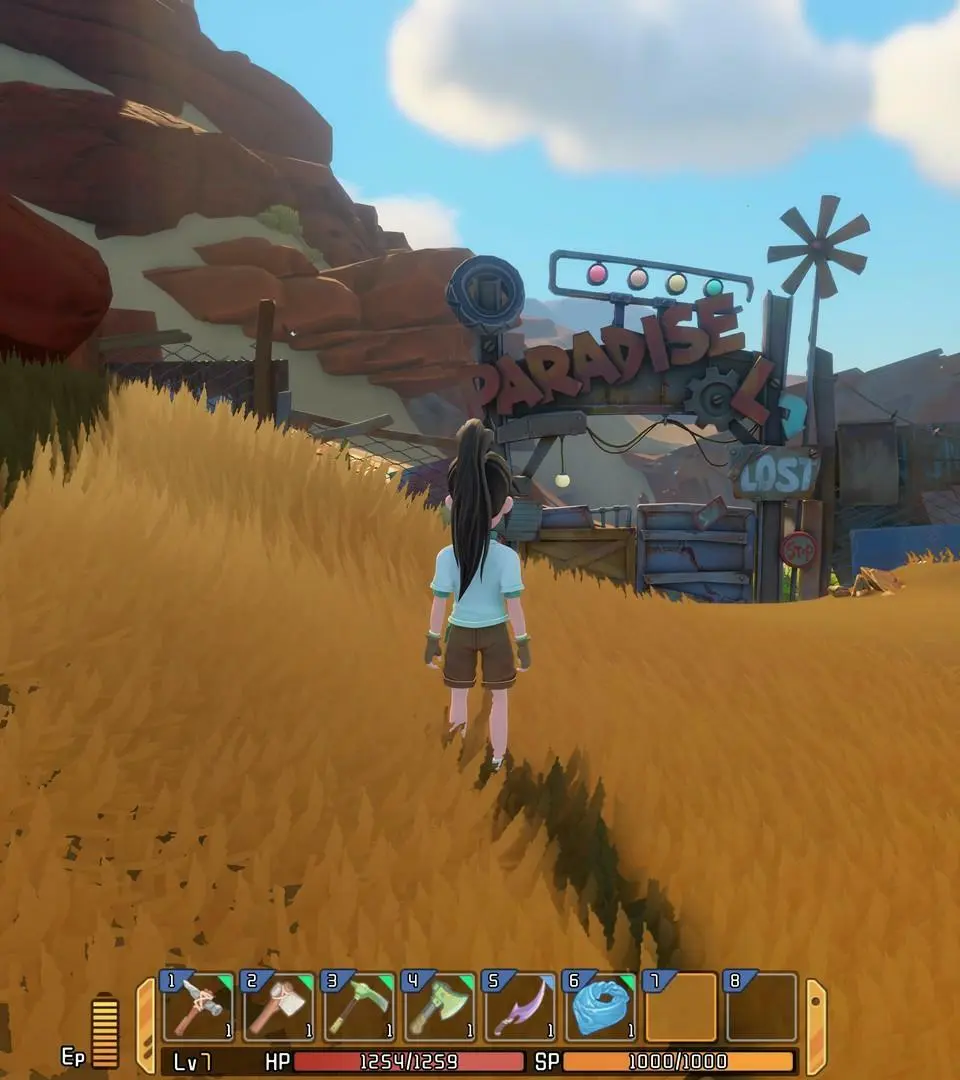960x1080 pixels.
Task: Select the stone hammer in hotbar slot 1
Action: 199,1008
